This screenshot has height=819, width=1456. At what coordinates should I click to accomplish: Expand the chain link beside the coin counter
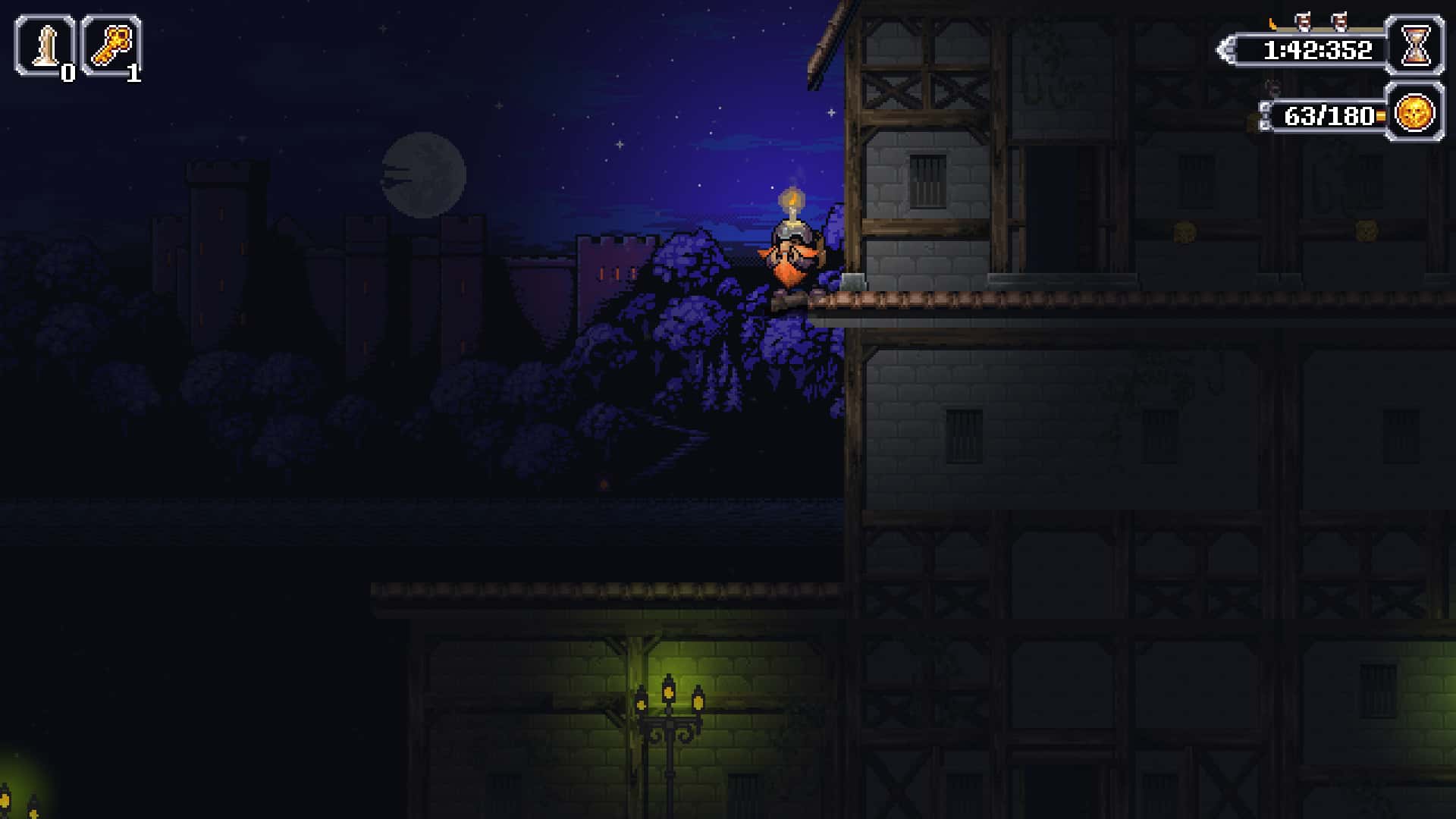[1266, 115]
